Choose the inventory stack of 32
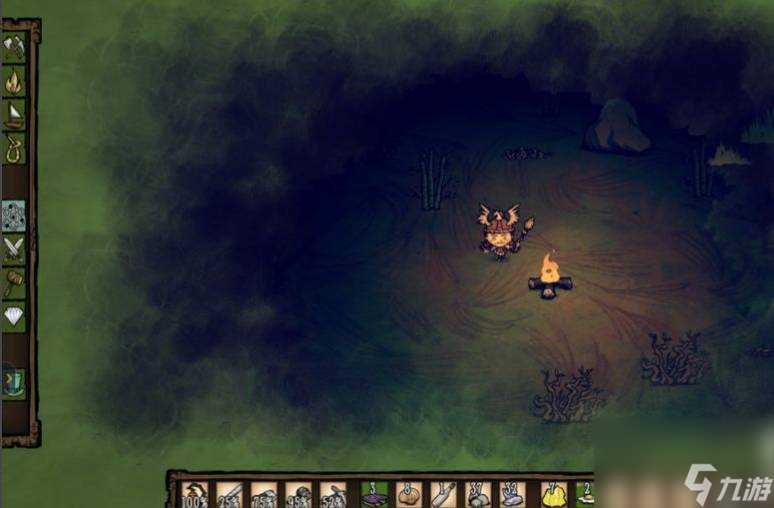This screenshot has height=508, width=774. pyautogui.click(x=513, y=494)
